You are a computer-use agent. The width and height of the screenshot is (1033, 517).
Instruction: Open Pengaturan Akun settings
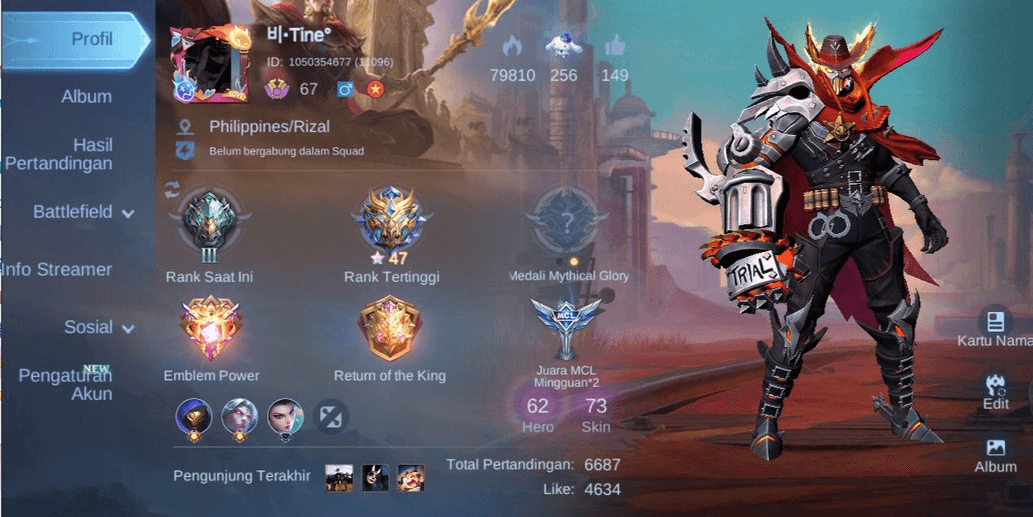(66, 384)
